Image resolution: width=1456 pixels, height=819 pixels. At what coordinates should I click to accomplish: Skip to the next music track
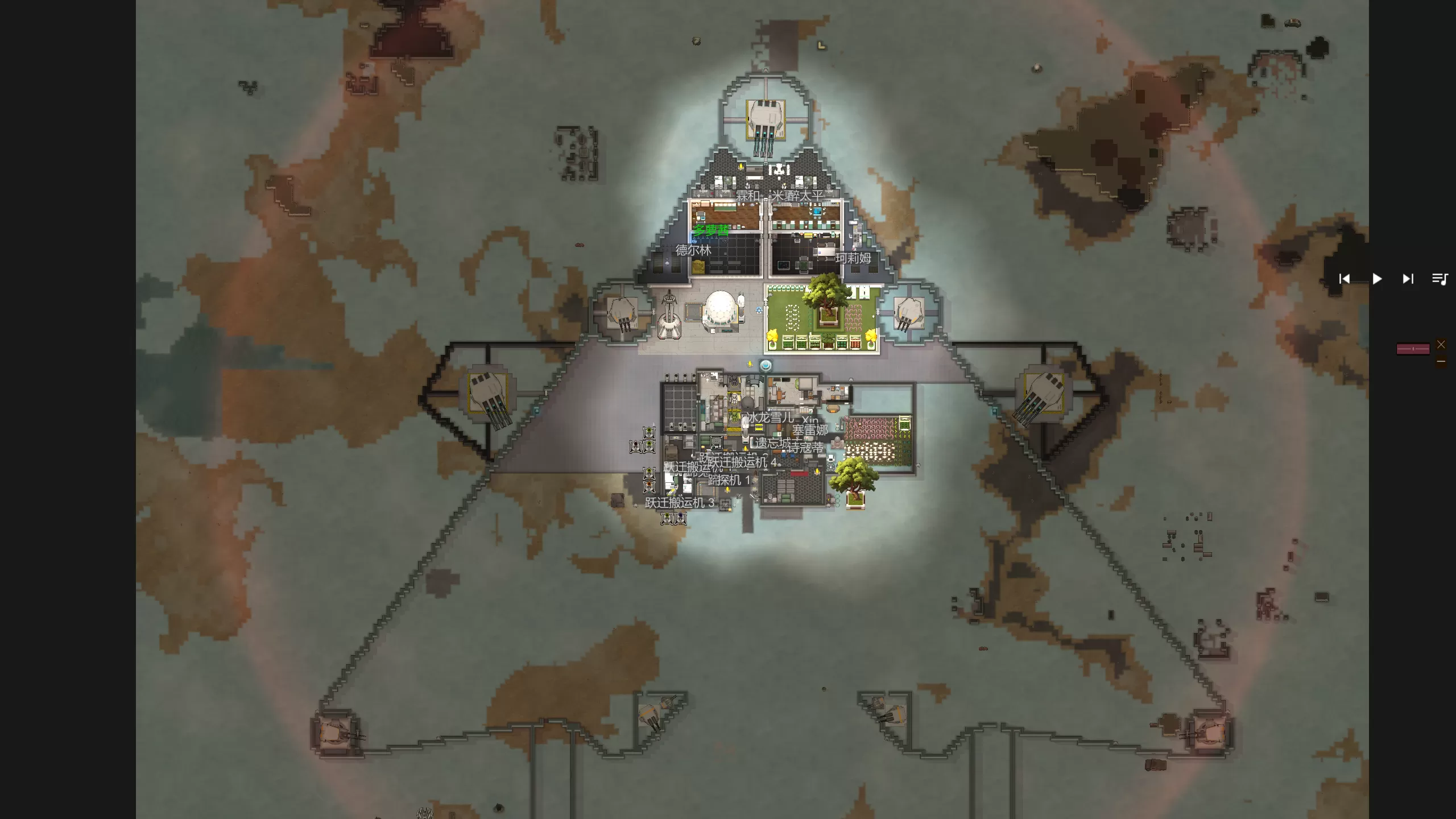click(x=1408, y=279)
